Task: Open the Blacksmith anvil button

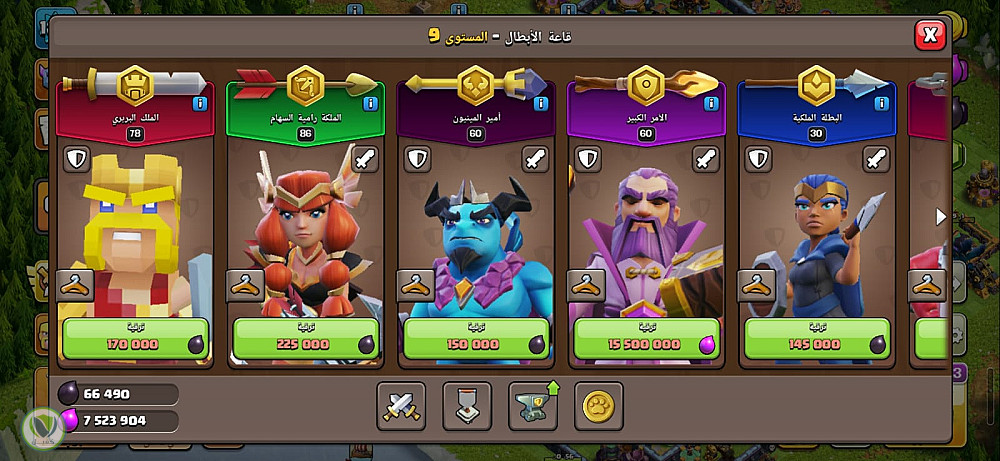Action: coord(533,406)
